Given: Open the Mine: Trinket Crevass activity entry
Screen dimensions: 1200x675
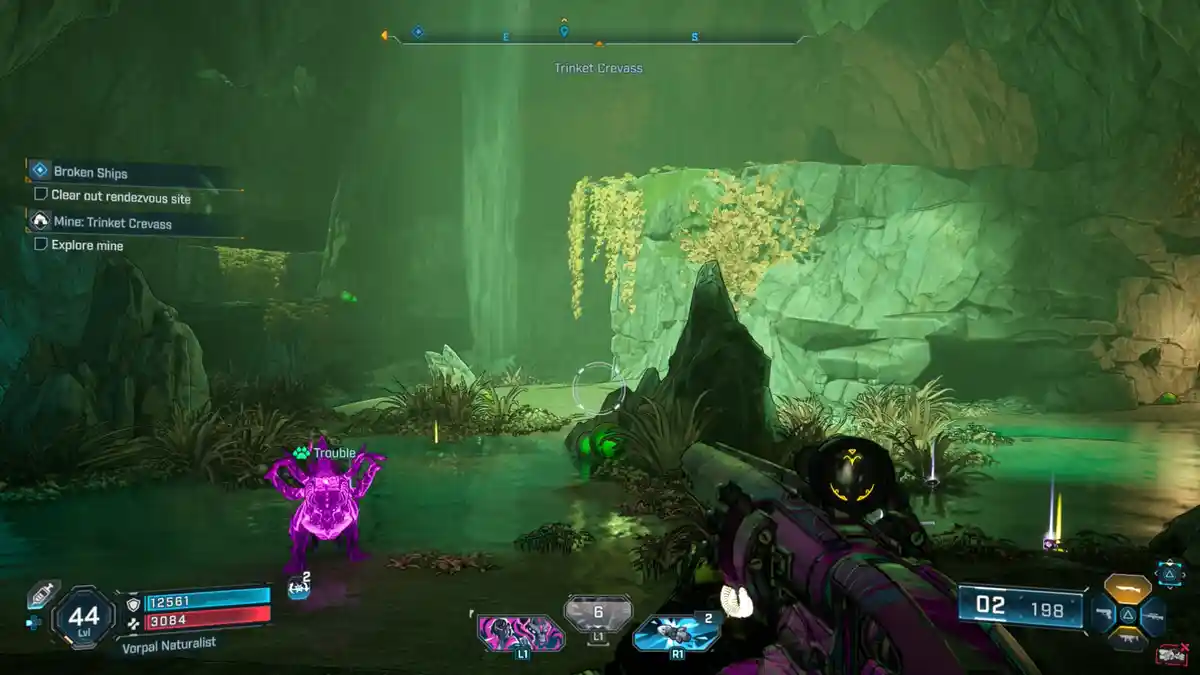Looking at the screenshot, I should click(110, 223).
